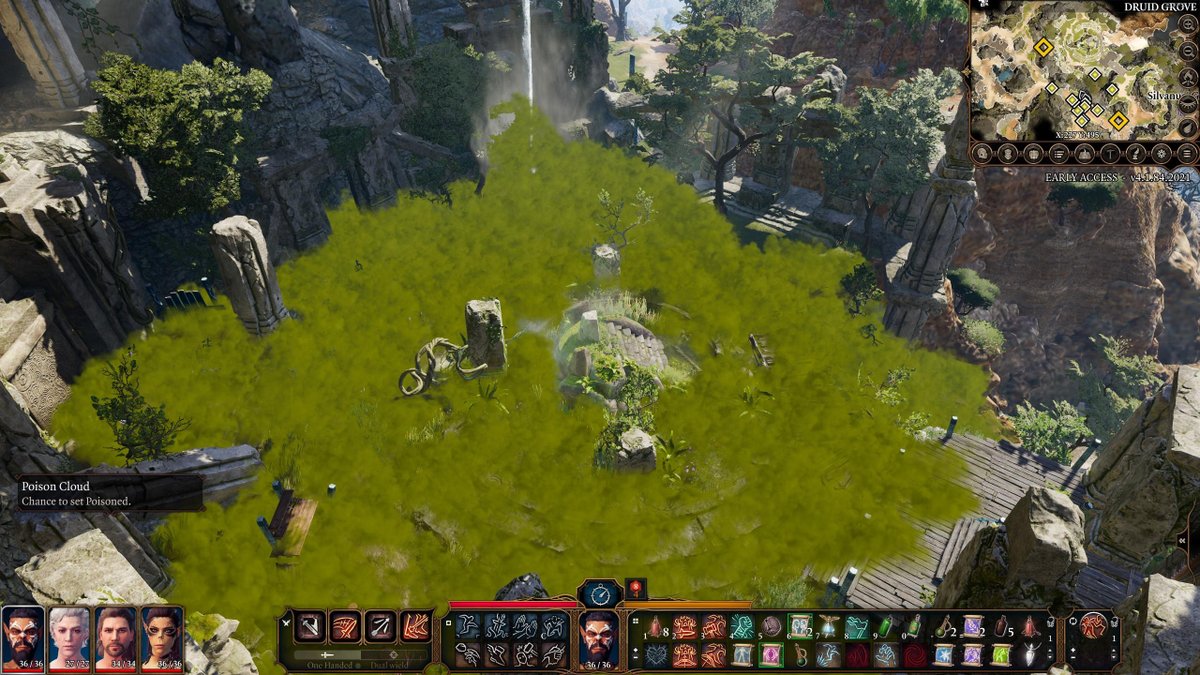Click the red ability icon in the right panel

1093,627
